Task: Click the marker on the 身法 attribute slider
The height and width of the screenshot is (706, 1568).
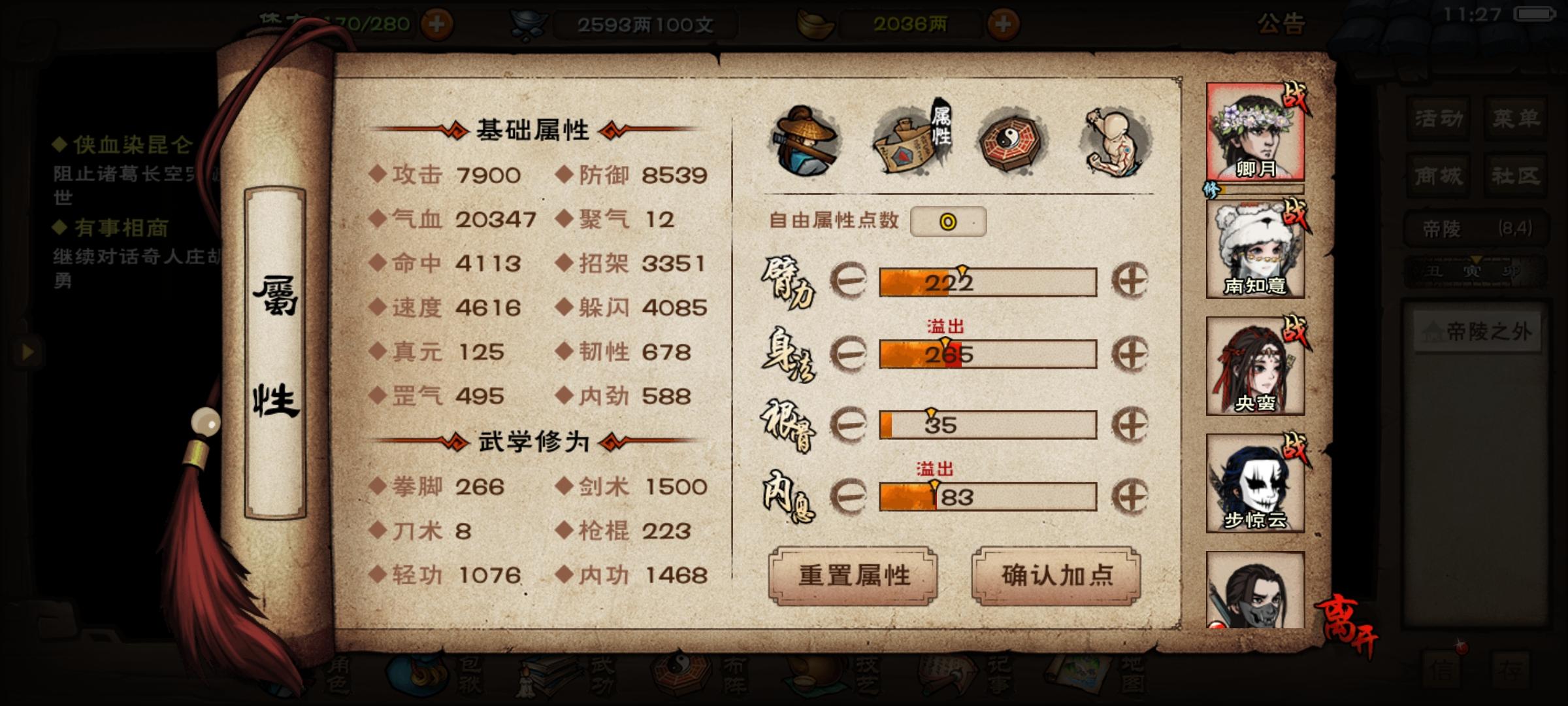Action: tap(946, 341)
